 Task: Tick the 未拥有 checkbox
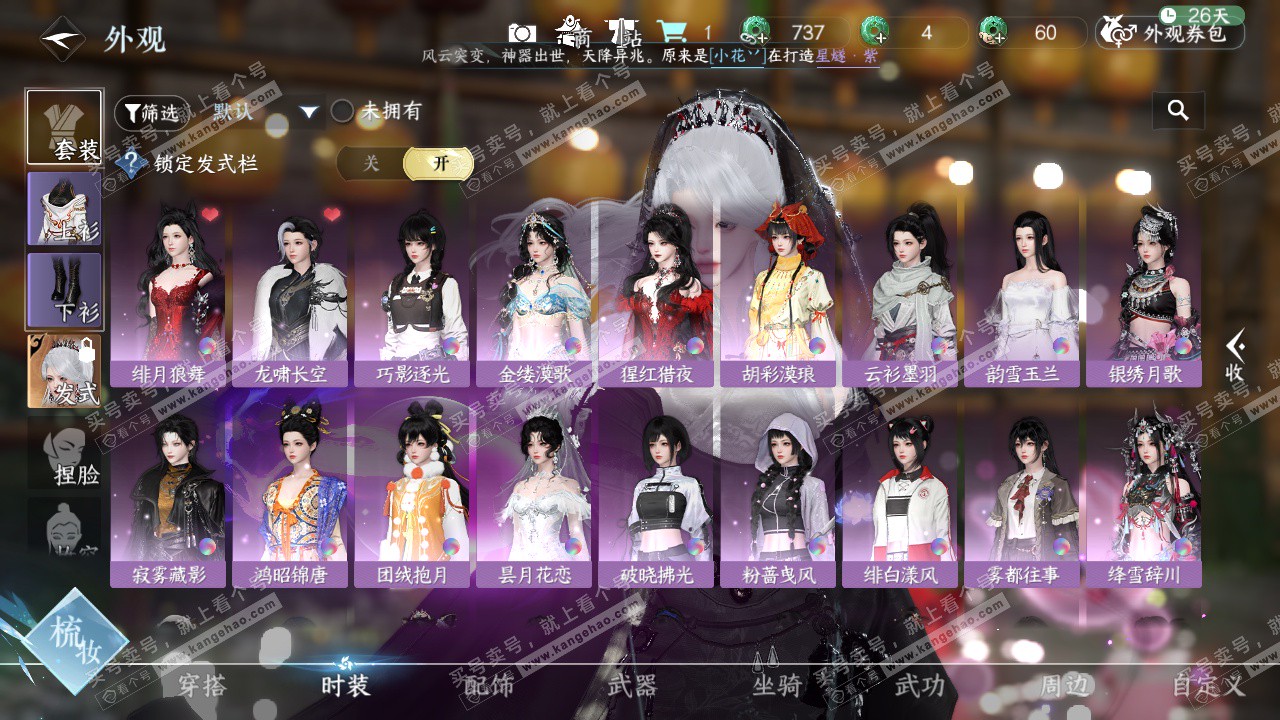click(x=343, y=112)
